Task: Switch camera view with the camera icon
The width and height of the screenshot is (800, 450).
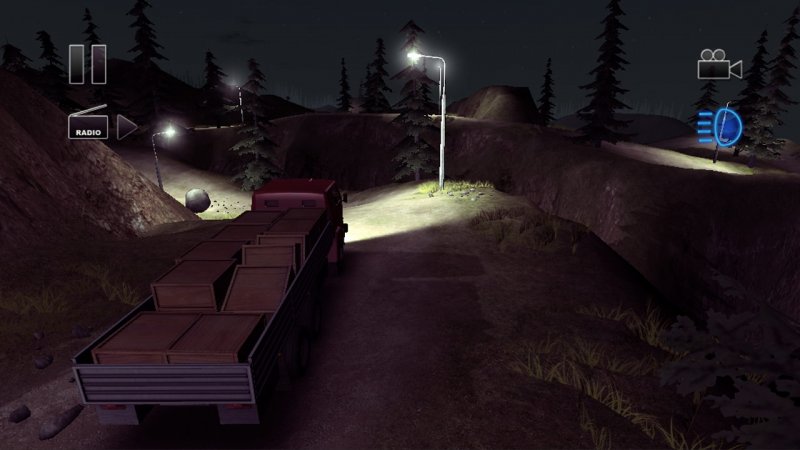Action: click(719, 65)
